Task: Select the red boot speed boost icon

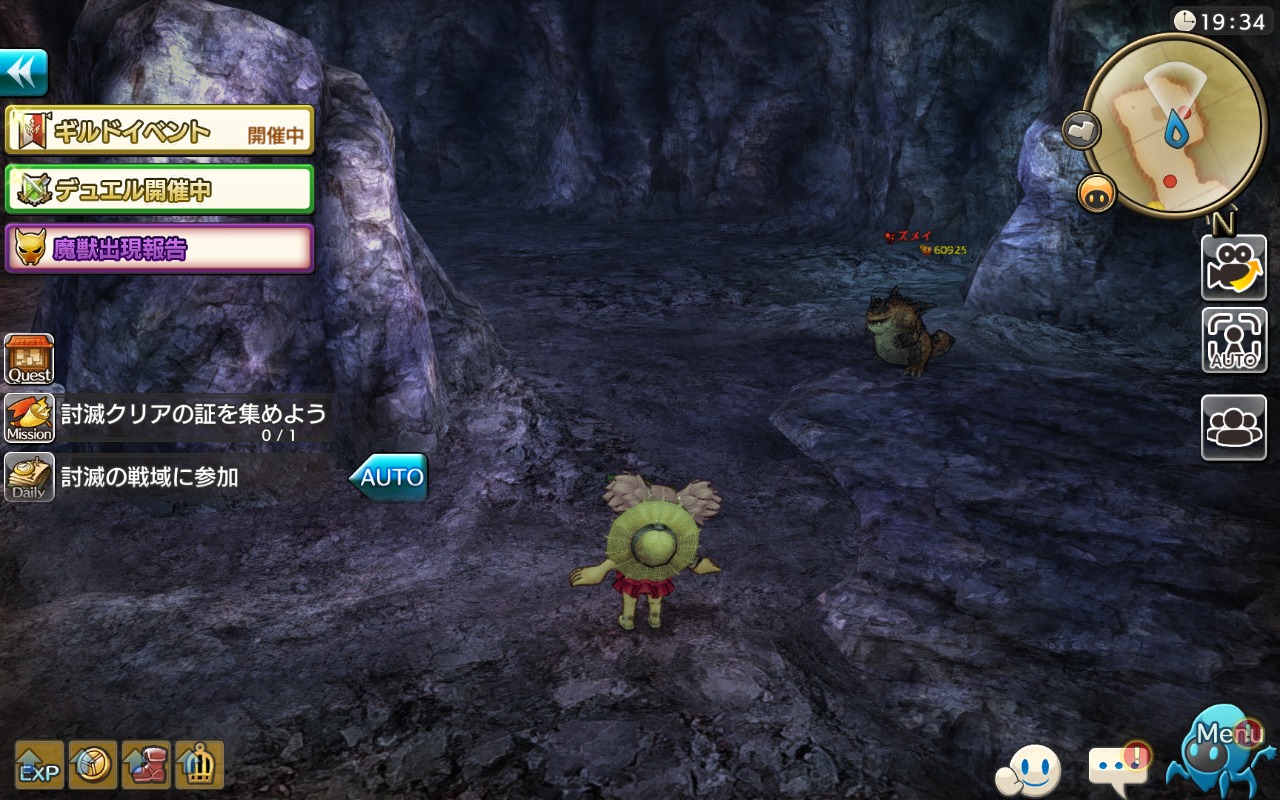Action: tap(146, 766)
